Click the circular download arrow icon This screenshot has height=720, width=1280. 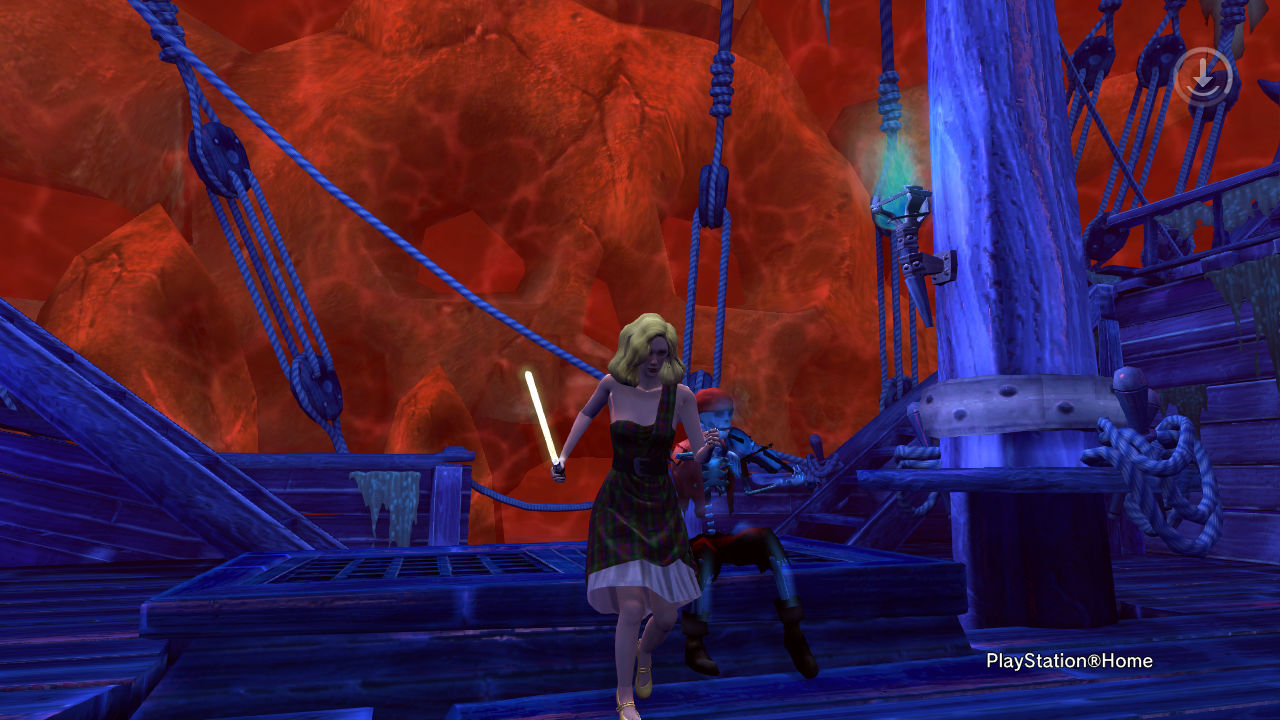tap(1203, 76)
